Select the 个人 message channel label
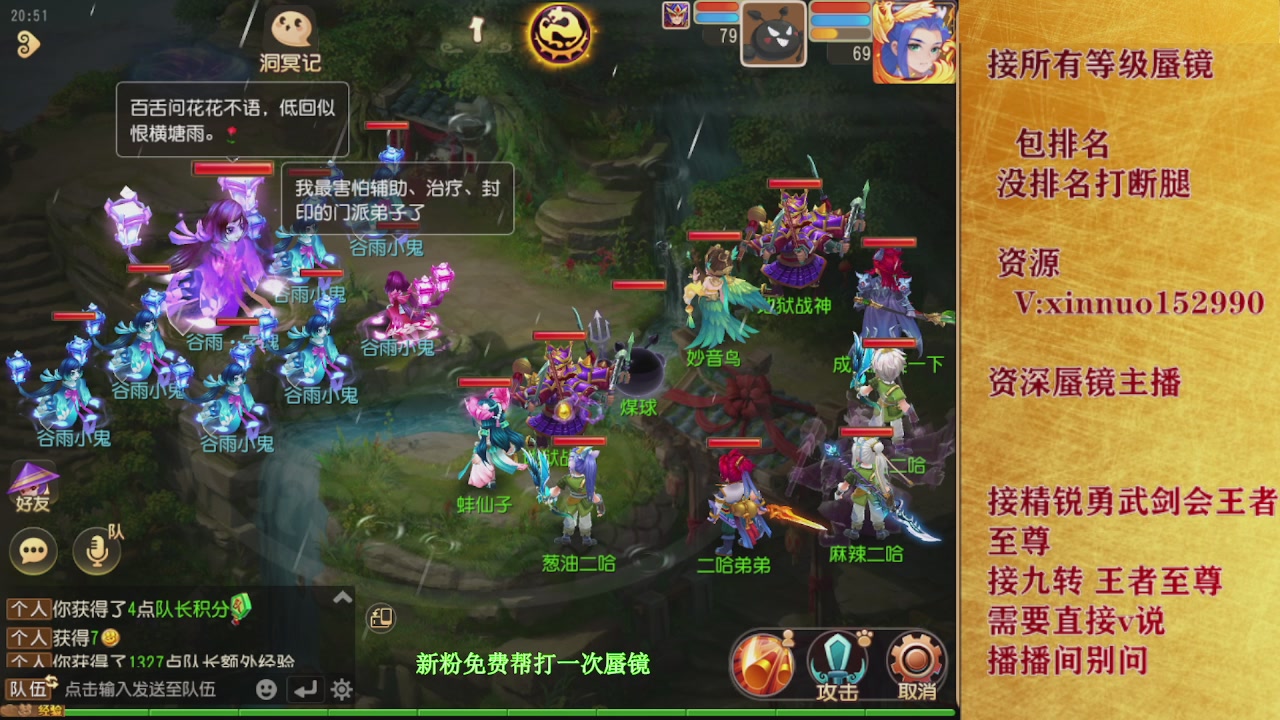The width and height of the screenshot is (1280, 720). (27, 609)
